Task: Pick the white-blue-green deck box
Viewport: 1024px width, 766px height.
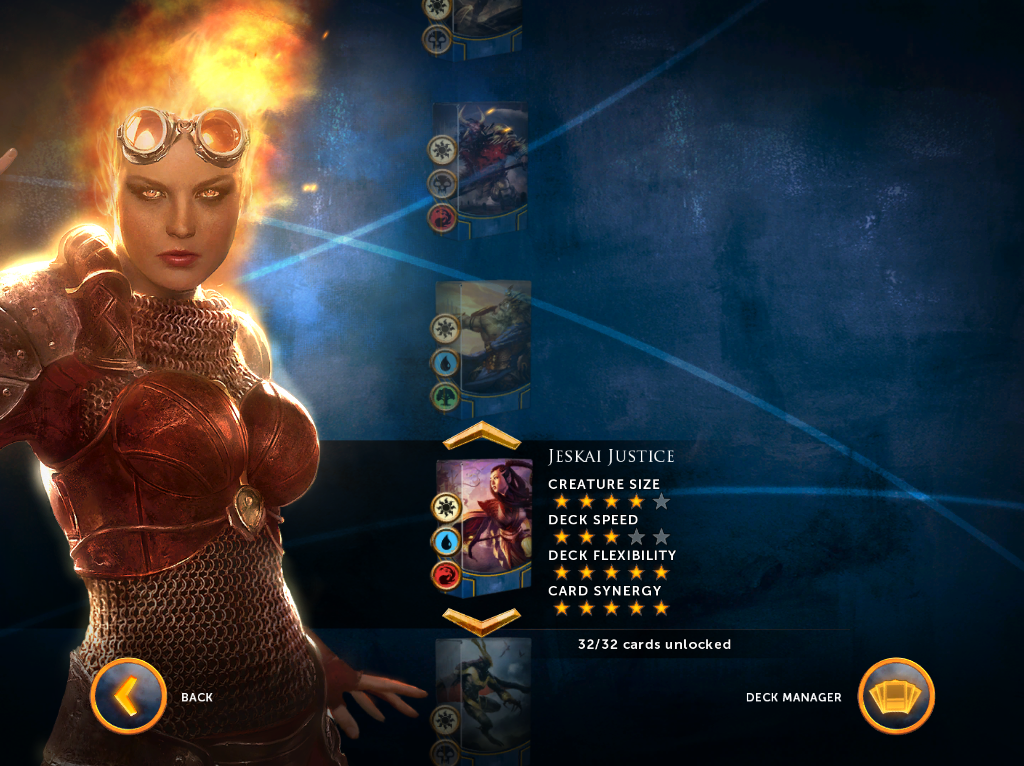Action: [x=482, y=343]
